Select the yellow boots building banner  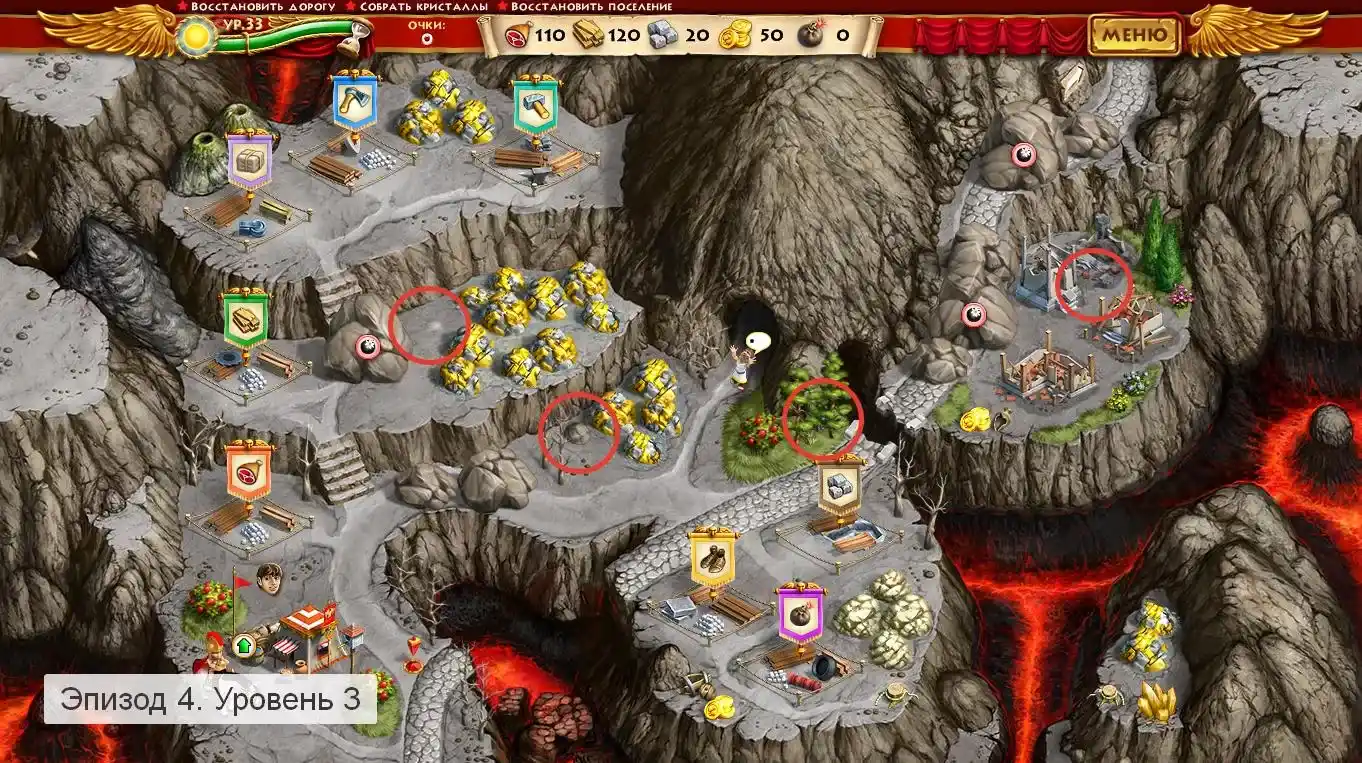(x=712, y=557)
